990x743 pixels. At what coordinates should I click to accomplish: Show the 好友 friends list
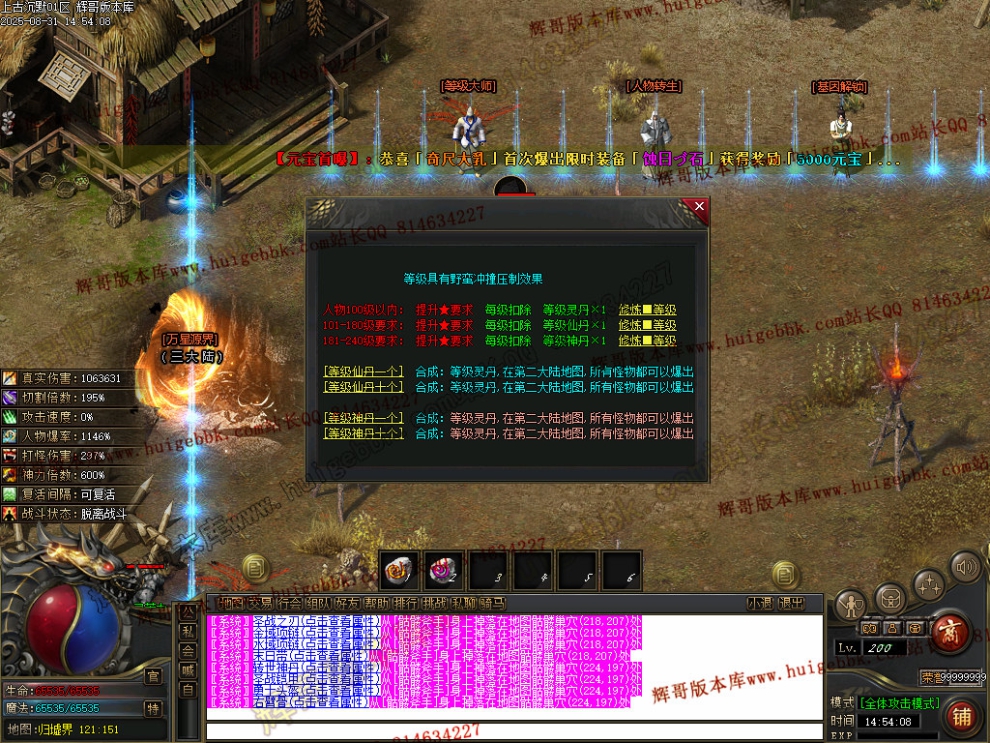(x=348, y=603)
